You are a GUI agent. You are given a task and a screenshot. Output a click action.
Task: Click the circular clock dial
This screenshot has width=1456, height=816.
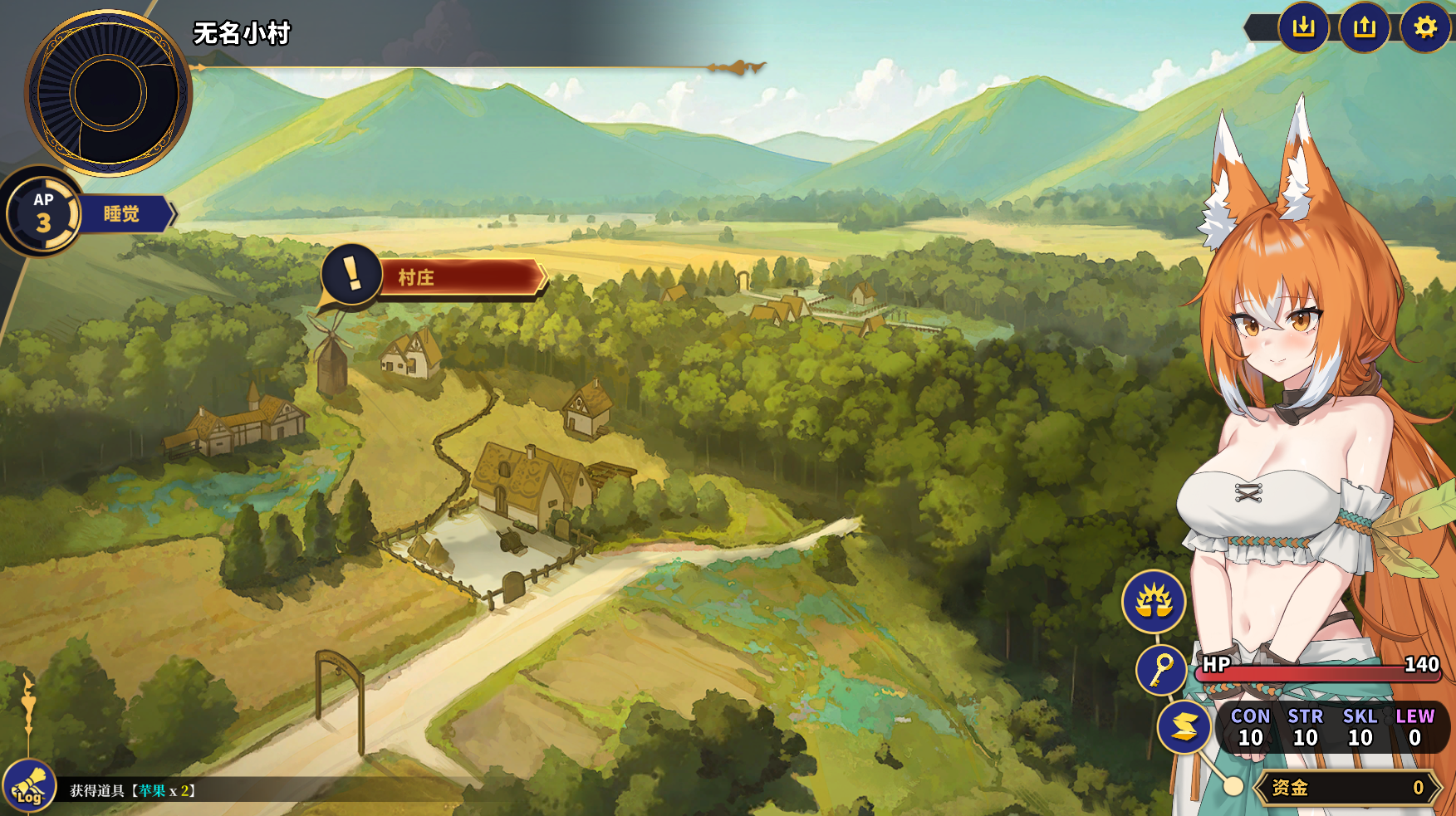point(108,92)
